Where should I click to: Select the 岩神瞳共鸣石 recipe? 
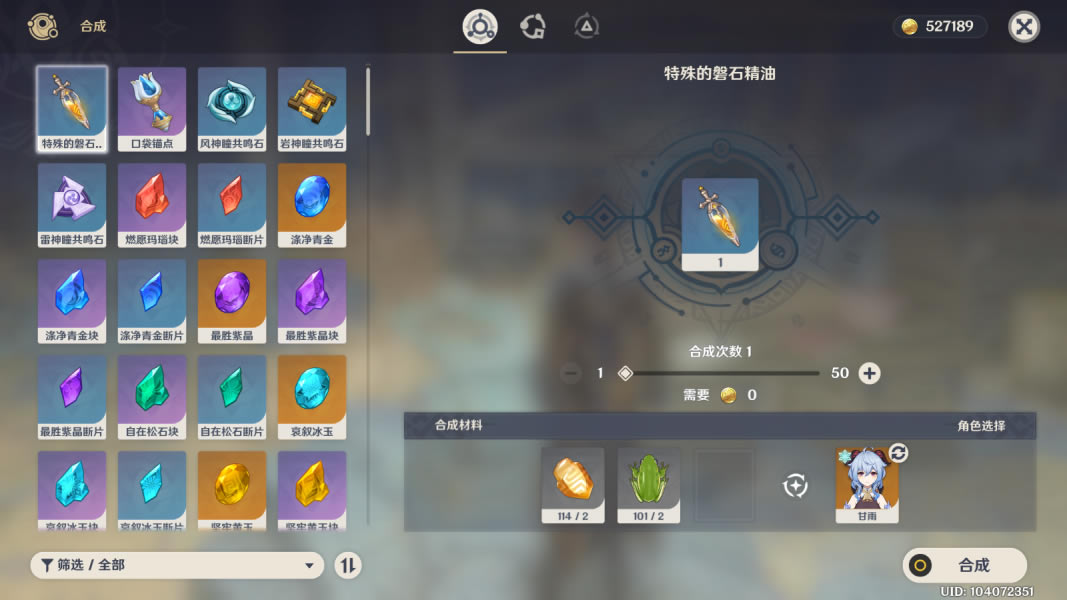(x=312, y=108)
